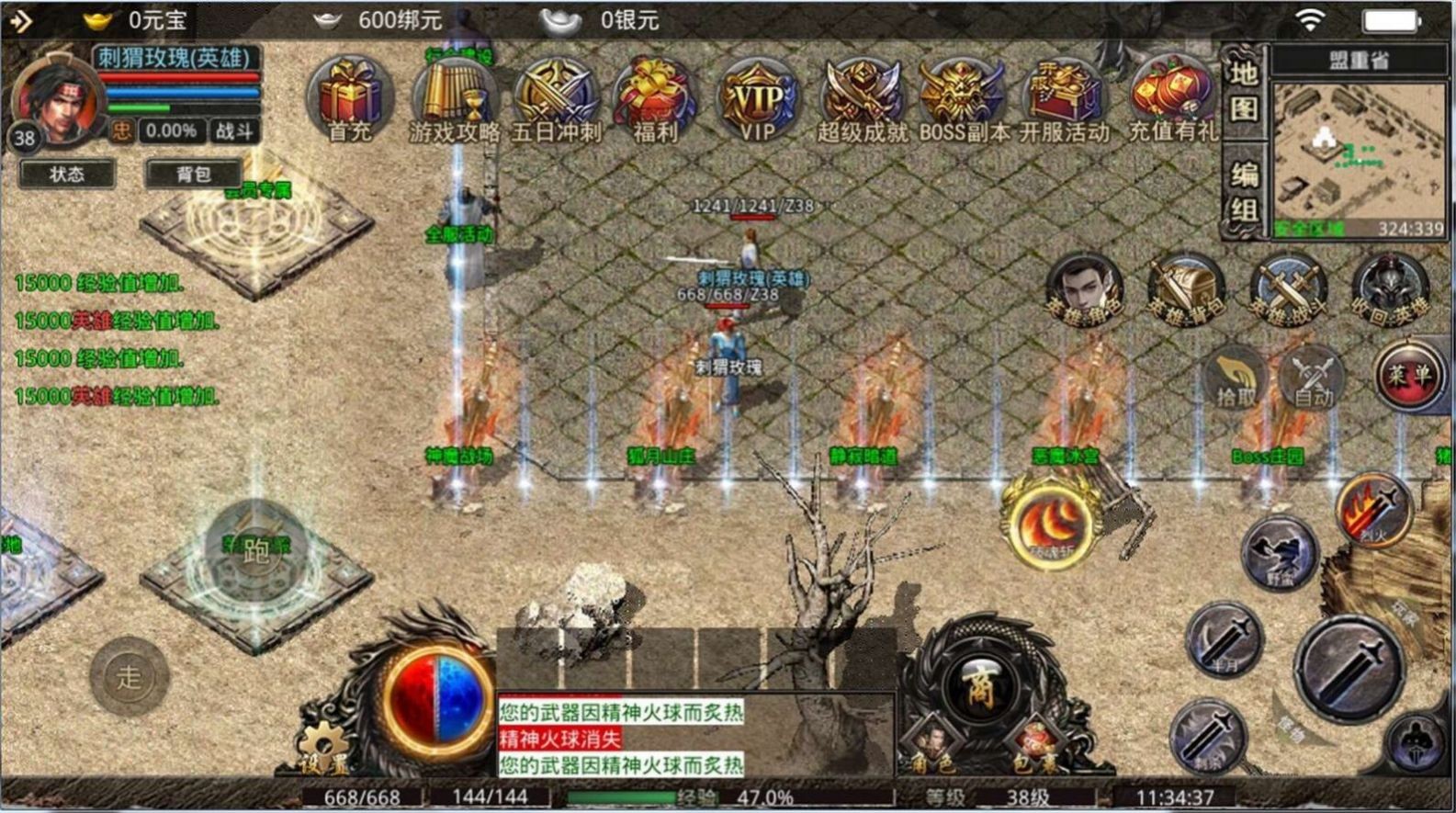
Task: Toggle the 战斗 hero combat mode
Action: (x=233, y=131)
